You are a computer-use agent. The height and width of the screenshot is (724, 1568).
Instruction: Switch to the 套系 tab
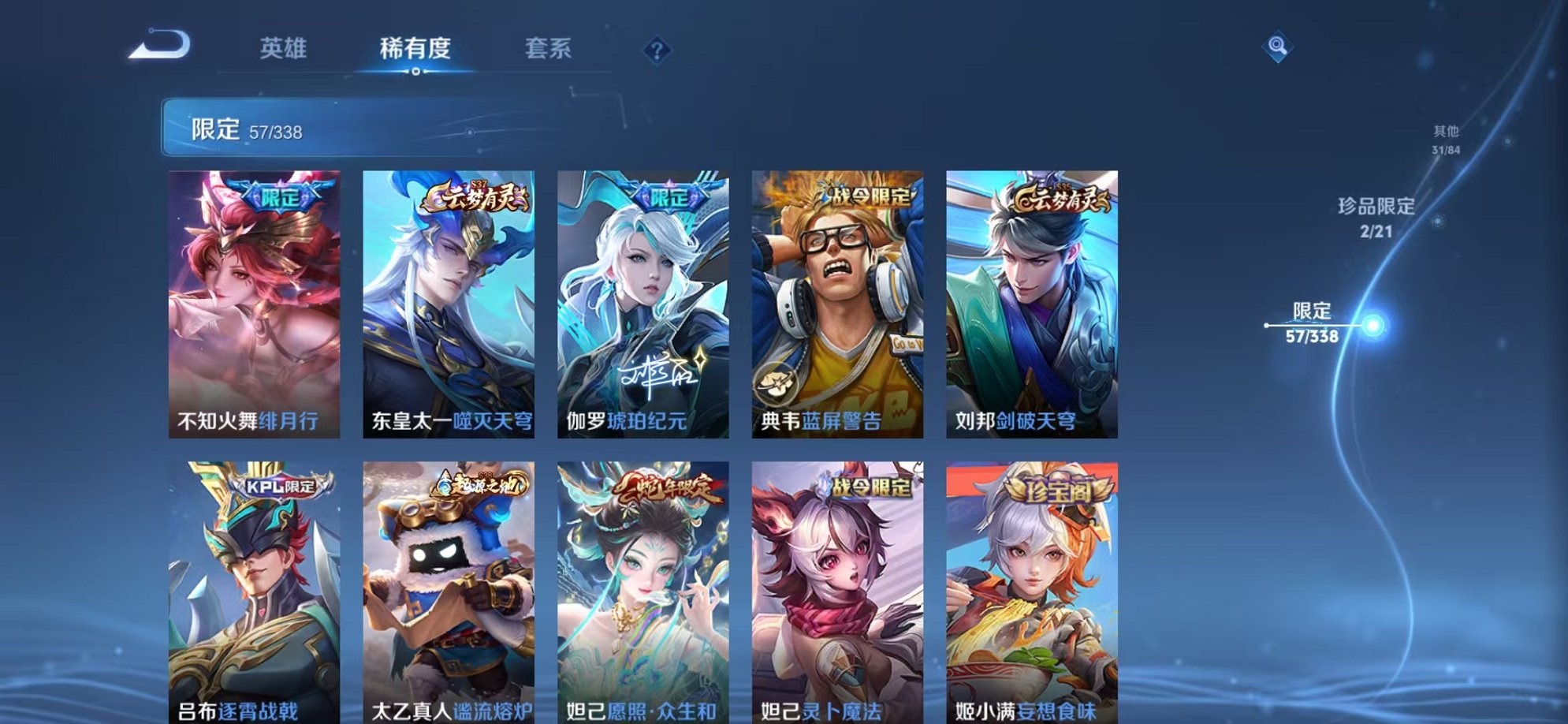pyautogui.click(x=549, y=49)
